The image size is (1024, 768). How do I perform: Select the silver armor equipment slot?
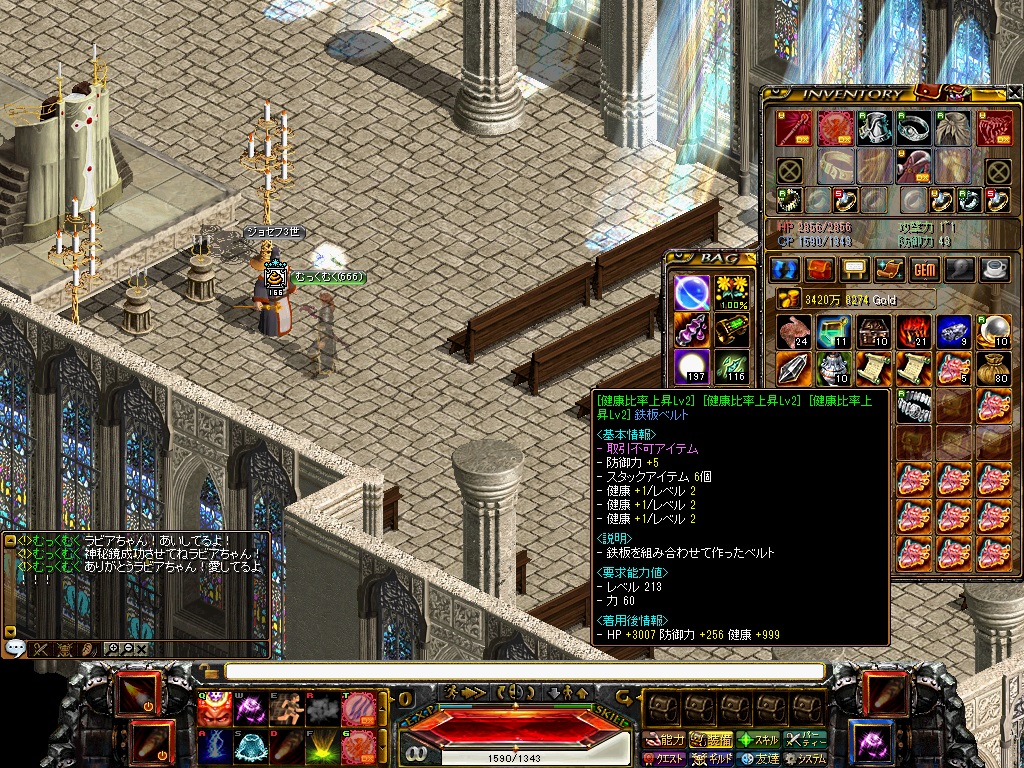pos(876,127)
